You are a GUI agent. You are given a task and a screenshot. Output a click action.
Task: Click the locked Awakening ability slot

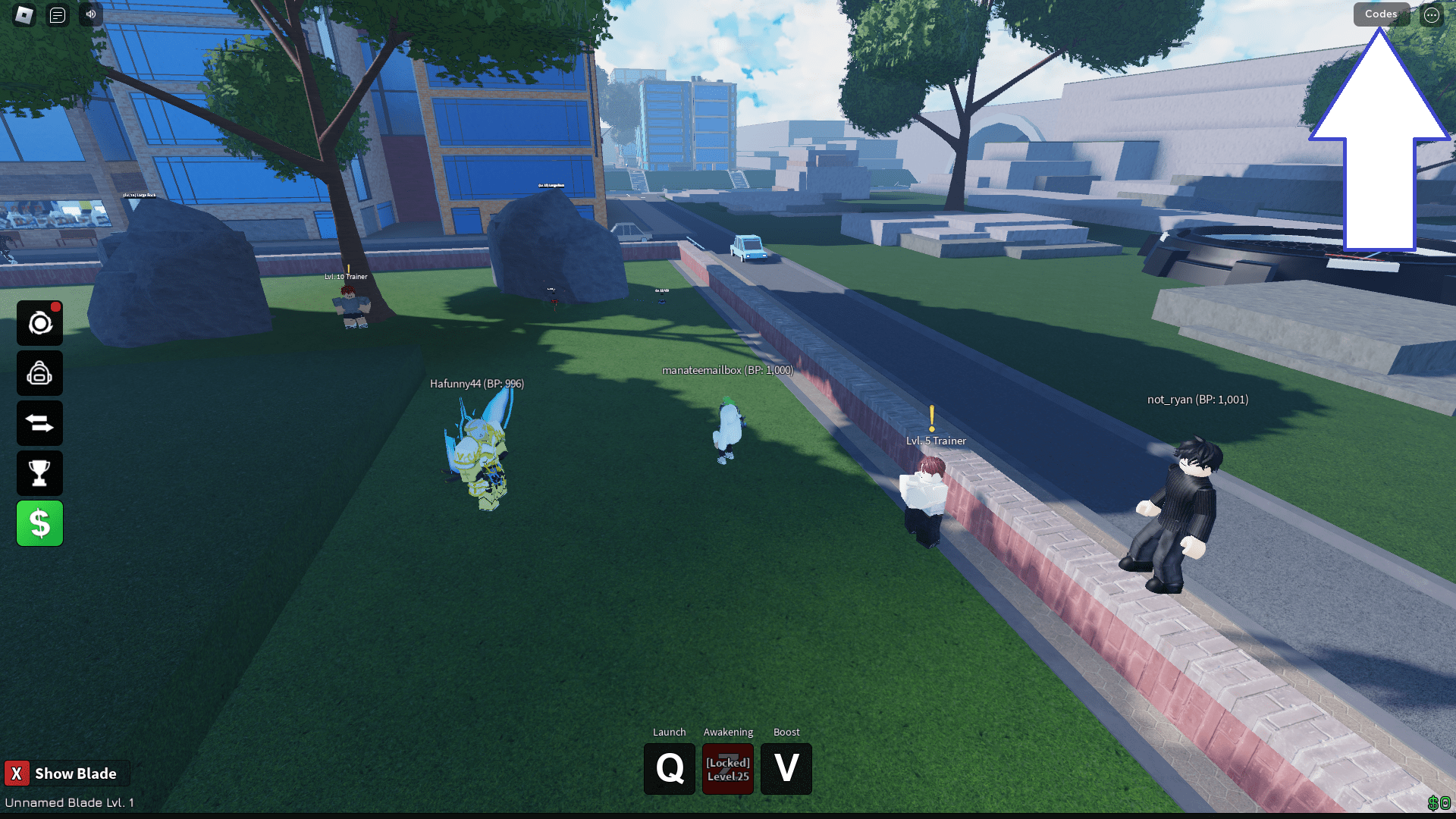727,768
